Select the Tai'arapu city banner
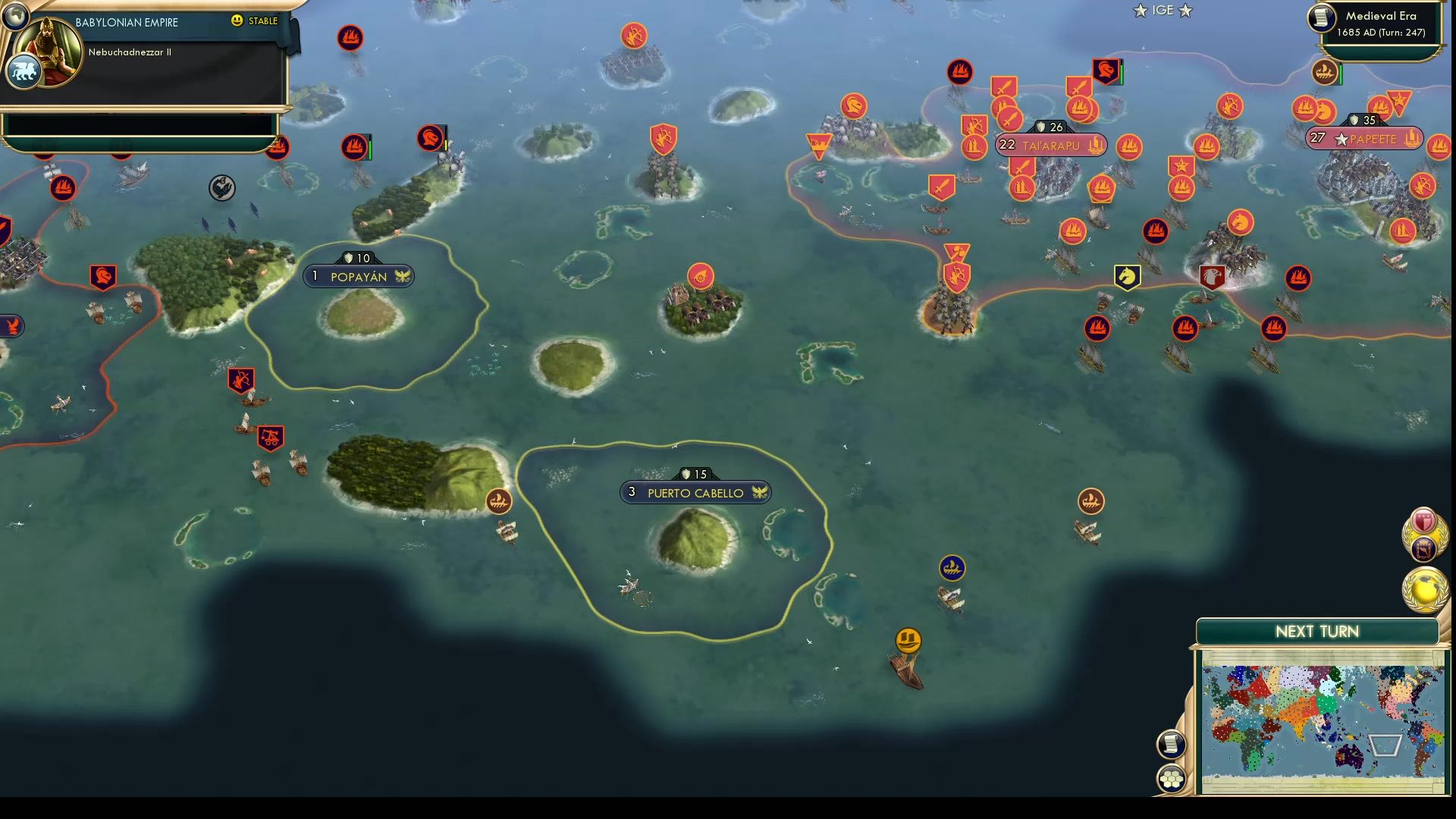The image size is (1456, 819). tap(1050, 145)
